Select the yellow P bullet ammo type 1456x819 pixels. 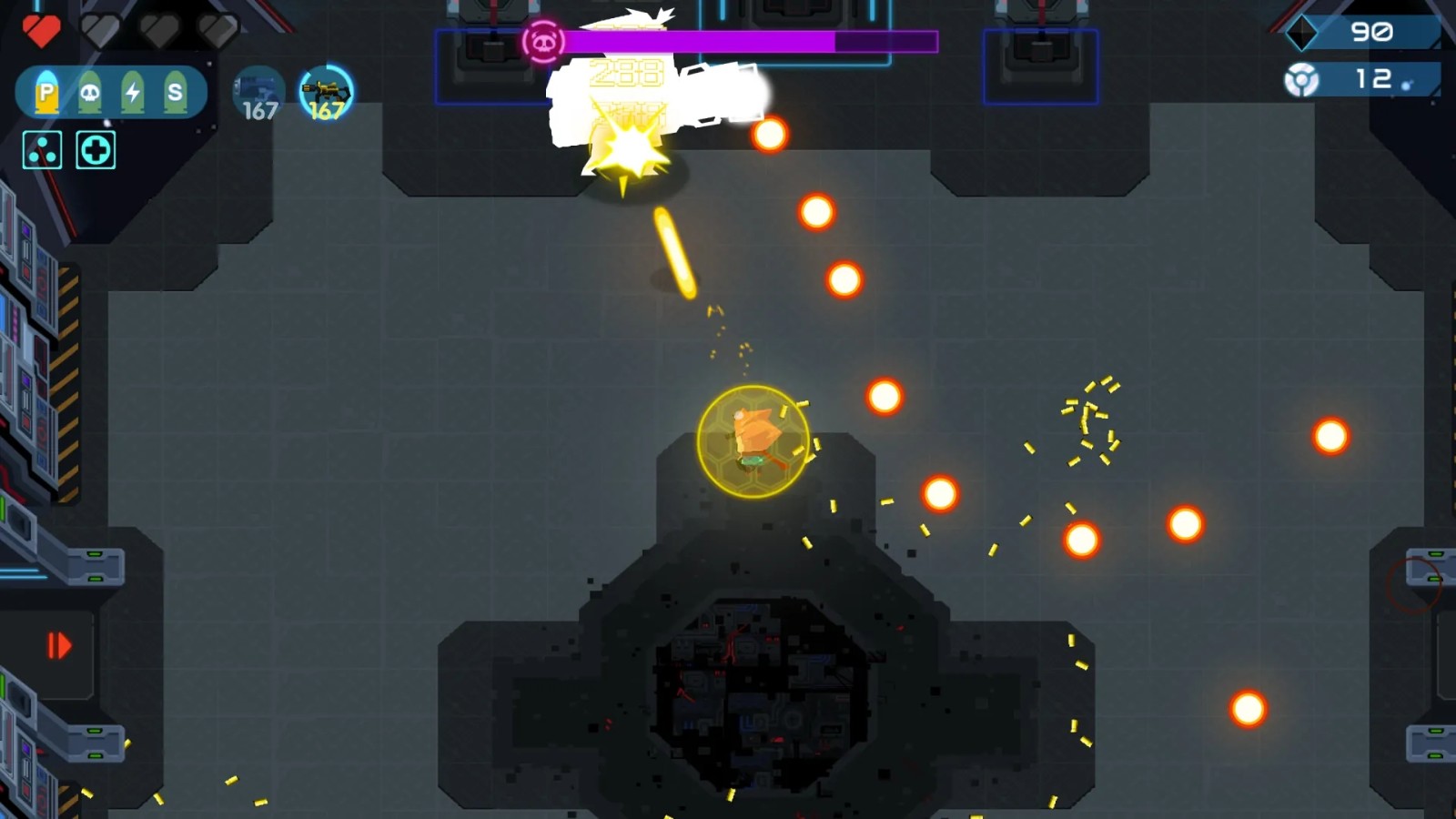[x=46, y=92]
